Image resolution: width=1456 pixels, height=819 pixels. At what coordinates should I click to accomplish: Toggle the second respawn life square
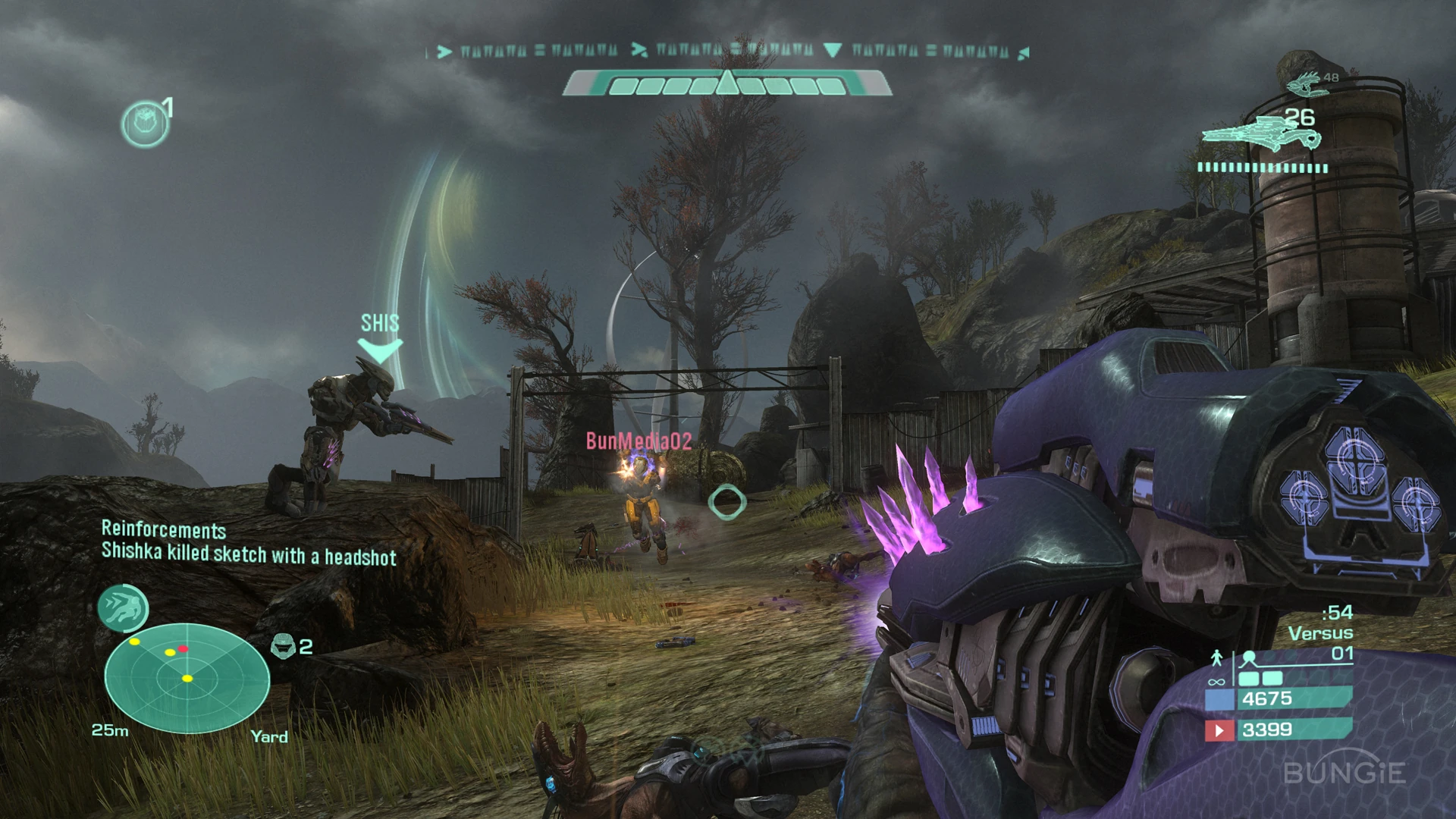pyautogui.click(x=1272, y=679)
